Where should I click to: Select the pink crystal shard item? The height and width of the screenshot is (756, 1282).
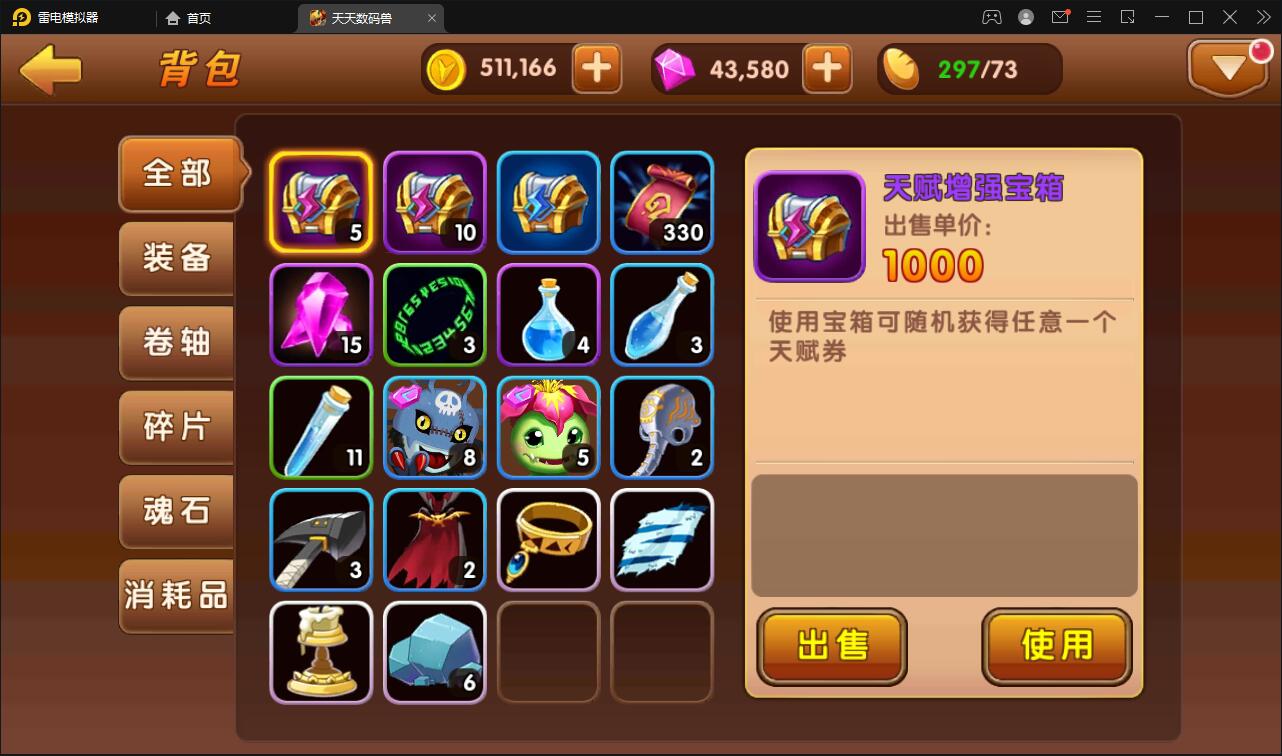320,315
